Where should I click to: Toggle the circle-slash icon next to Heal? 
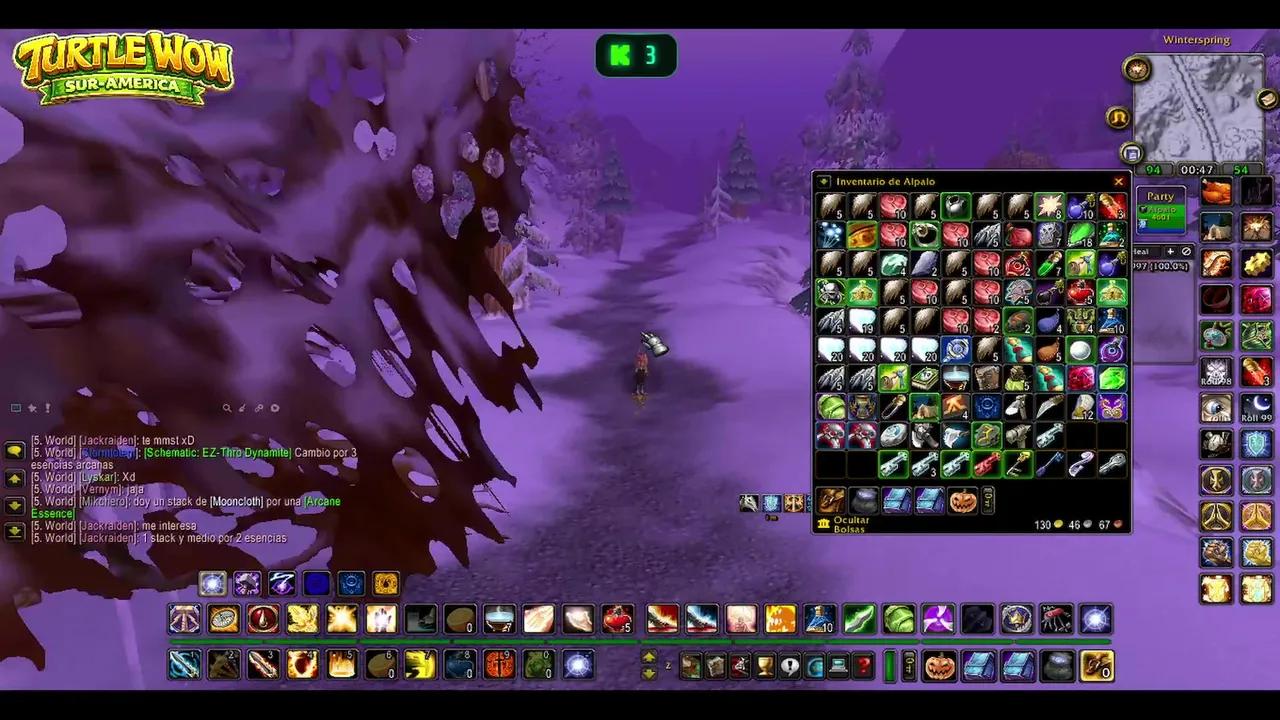point(1187,251)
